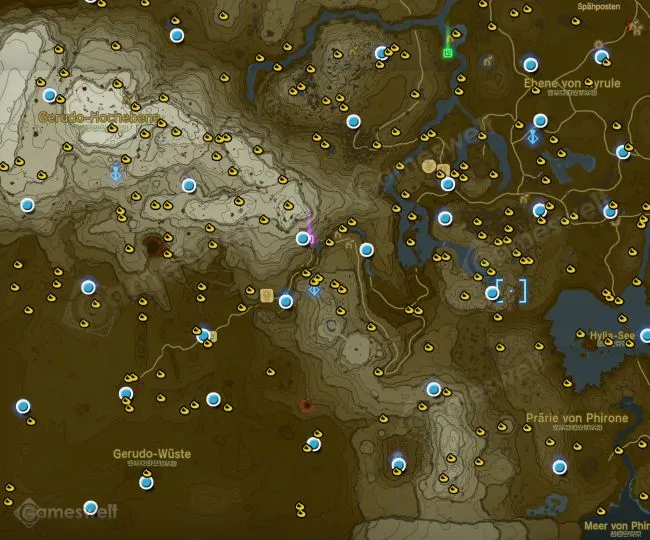Select the shrine marker under the Gerudo-Wüste label
650x540 pixels.
coord(146,482)
